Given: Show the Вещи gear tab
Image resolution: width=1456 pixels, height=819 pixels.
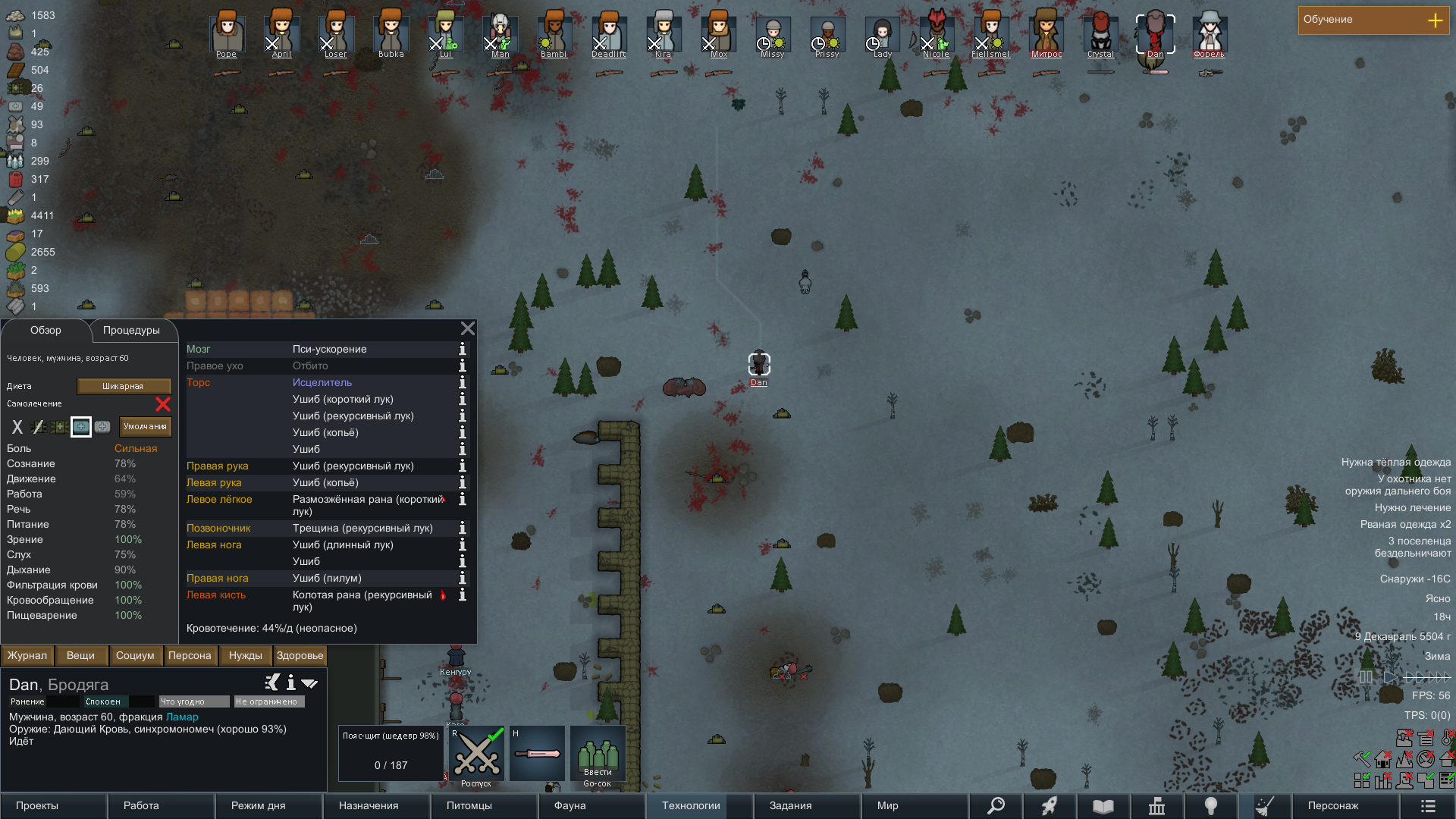Looking at the screenshot, I should pos(81,656).
